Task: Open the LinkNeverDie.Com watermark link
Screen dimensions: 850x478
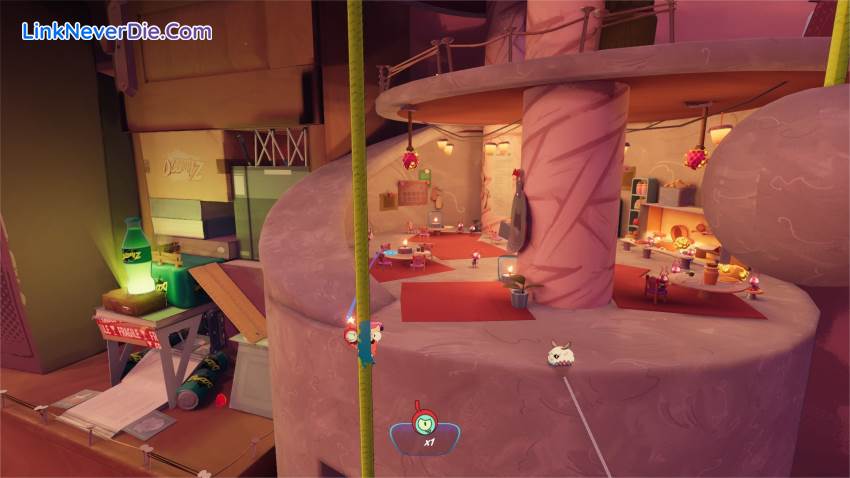Action: click(117, 31)
